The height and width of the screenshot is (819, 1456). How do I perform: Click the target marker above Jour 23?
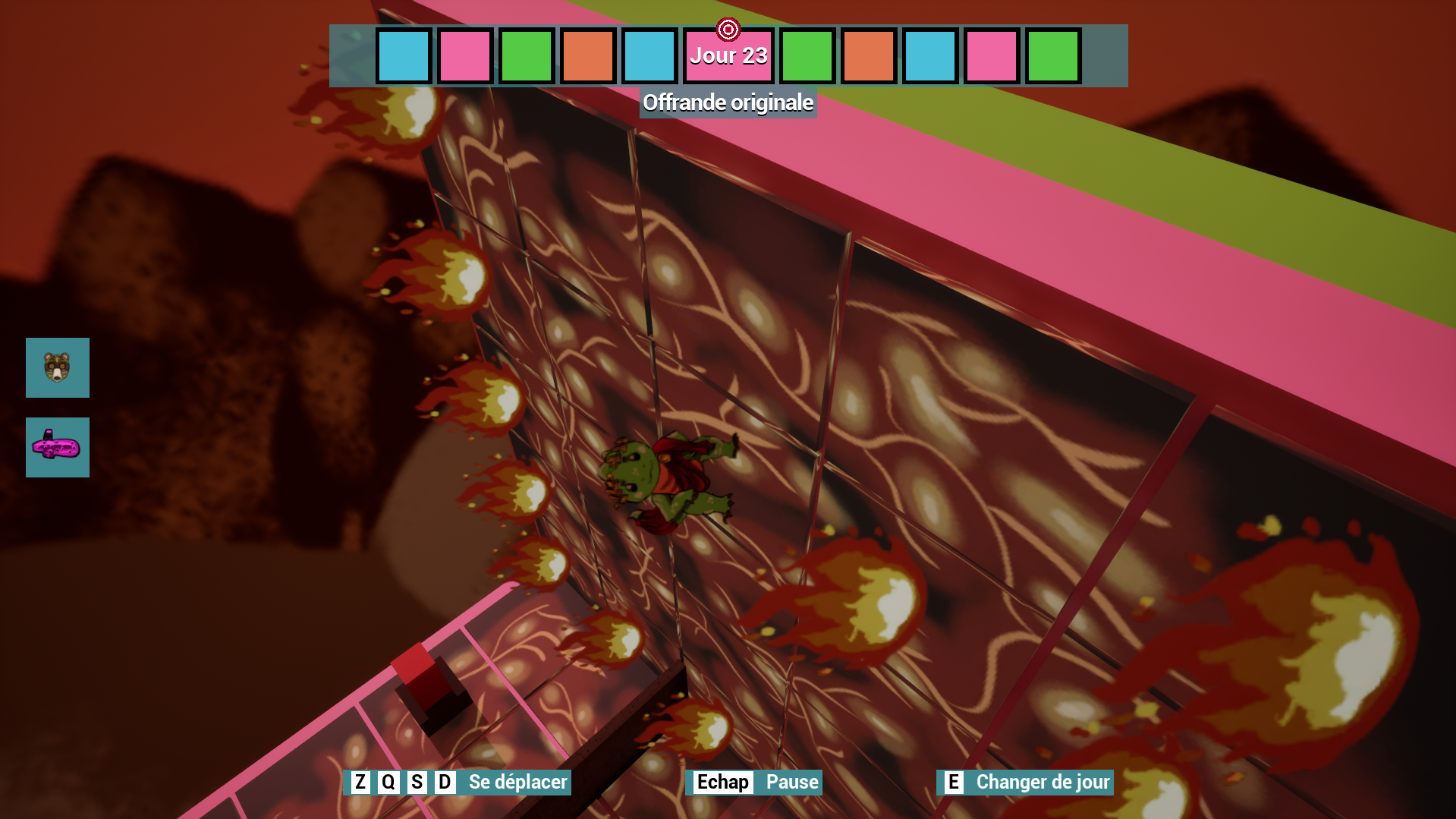tap(728, 29)
